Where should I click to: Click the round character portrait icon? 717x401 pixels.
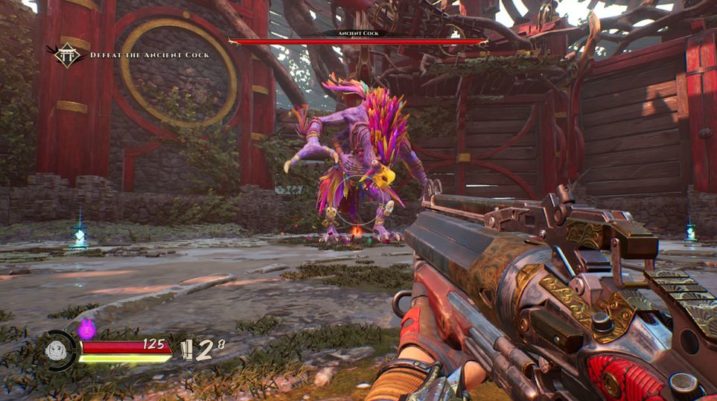click(59, 353)
